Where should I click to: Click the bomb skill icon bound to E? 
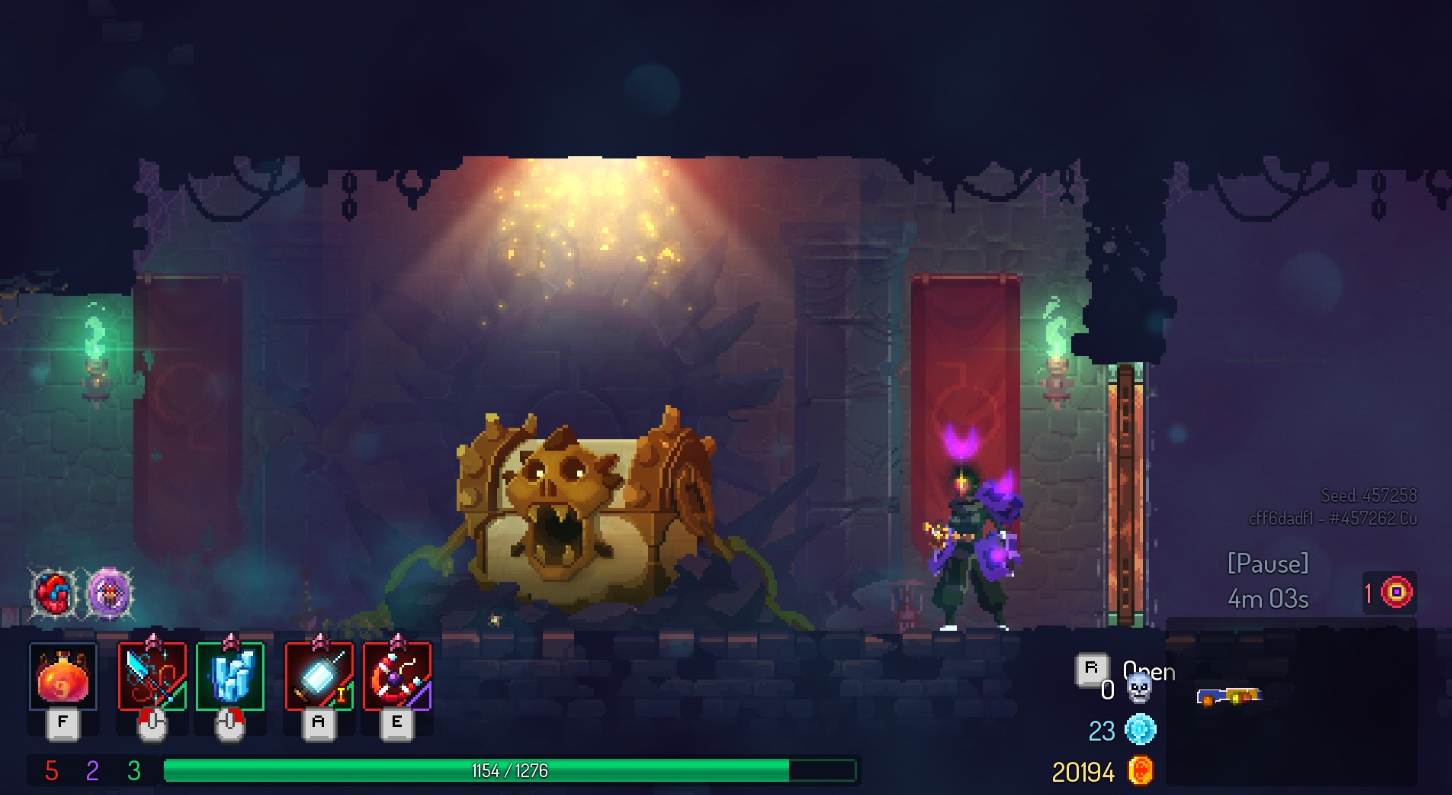coord(396,678)
